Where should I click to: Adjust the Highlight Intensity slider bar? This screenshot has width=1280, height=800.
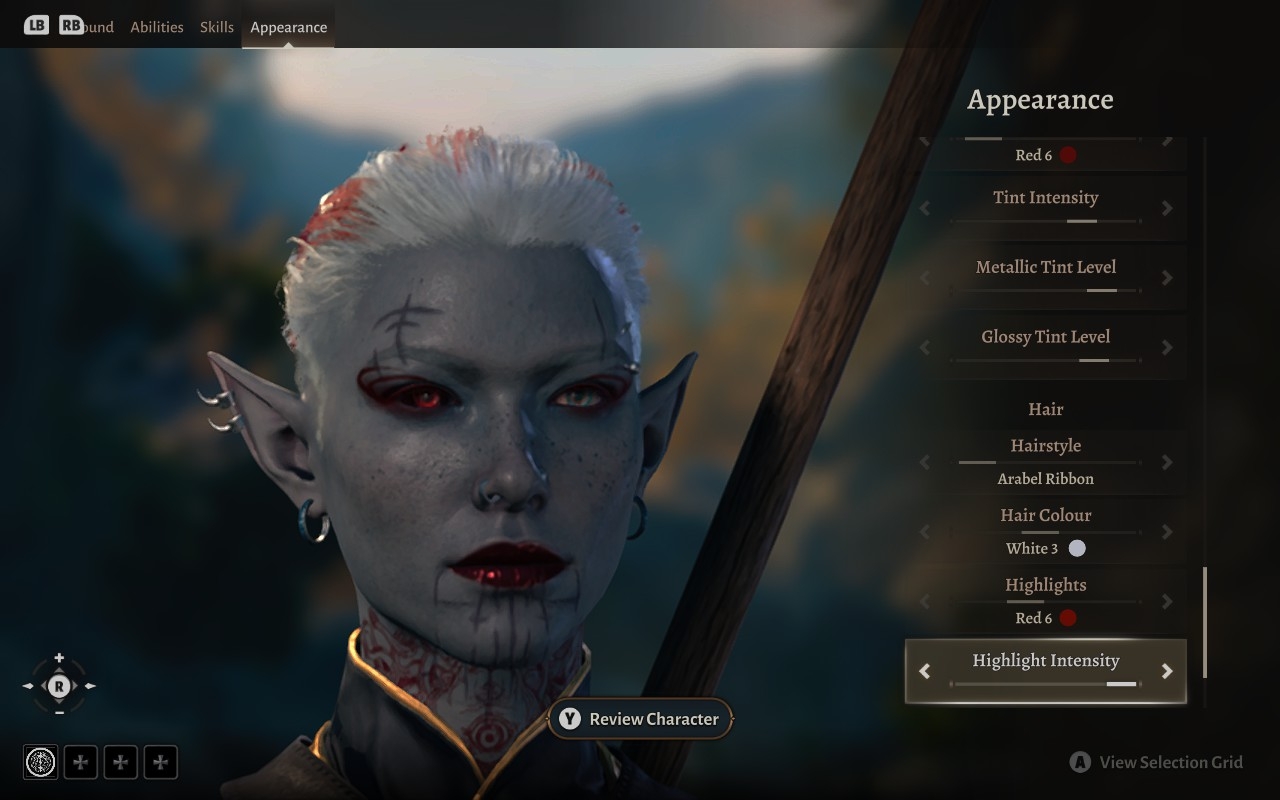[x=1045, y=684]
